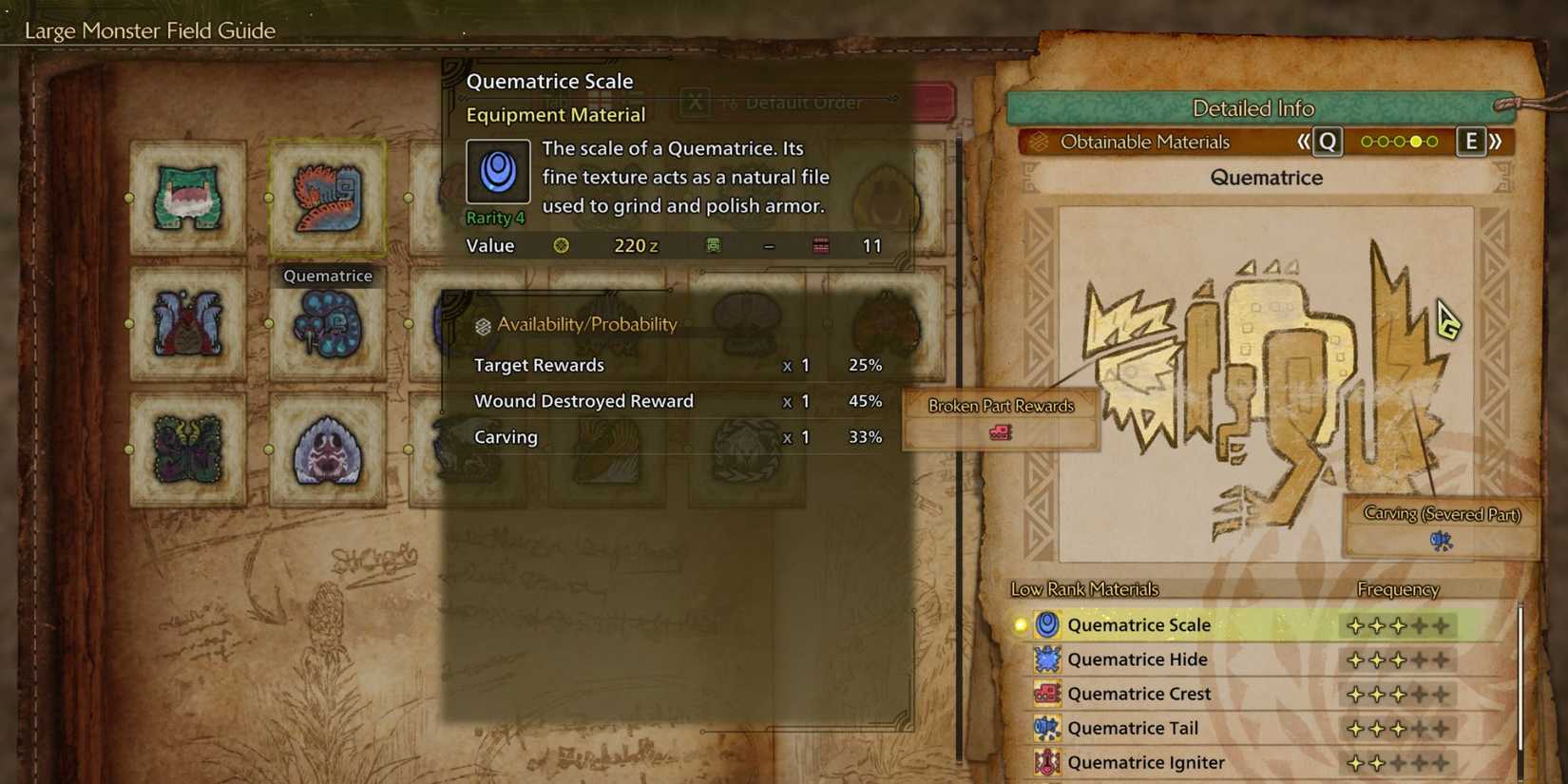
Task: Click the Carving (Severed Part) tail icon
Action: point(1442,539)
